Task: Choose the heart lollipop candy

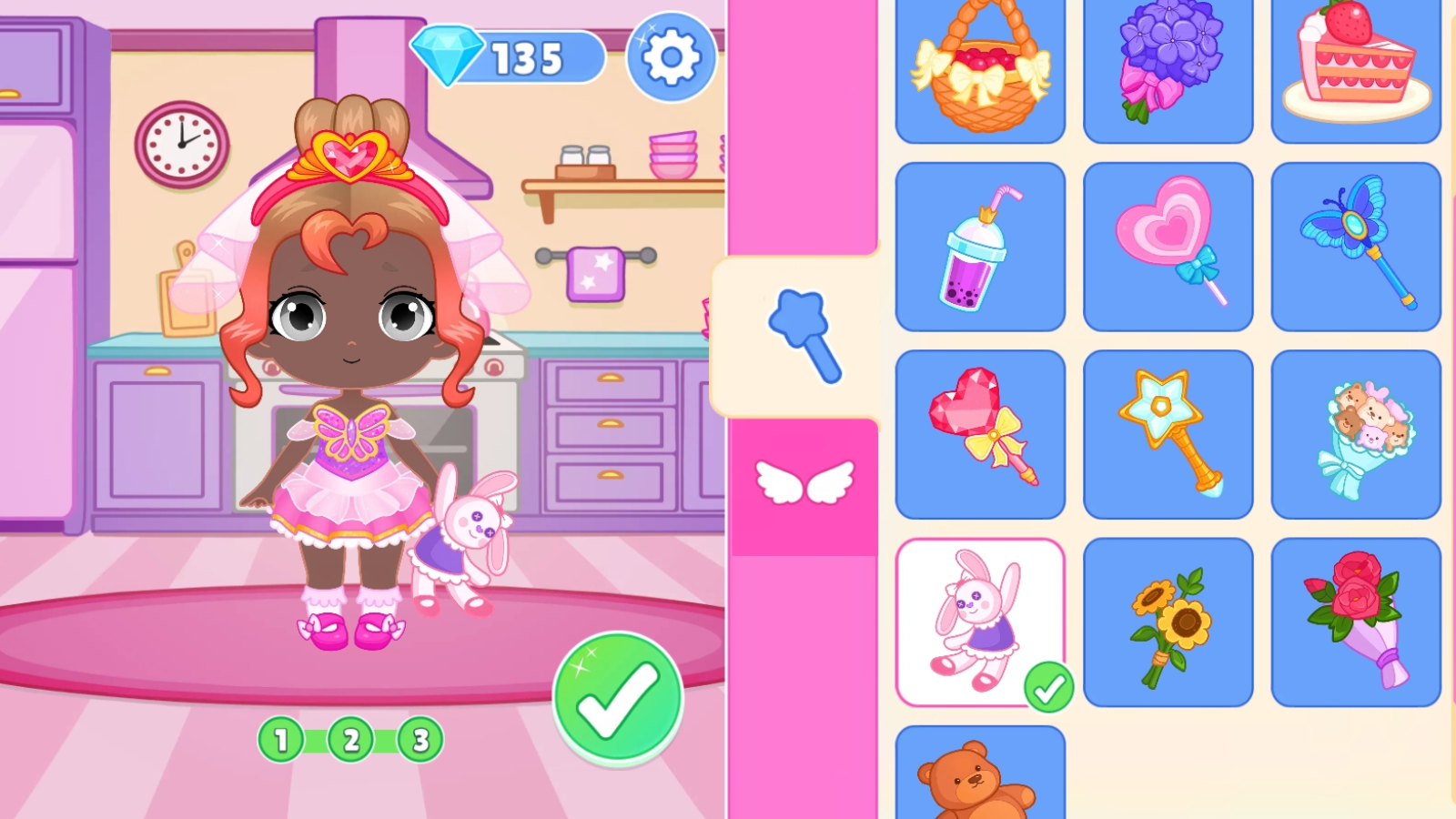Action: (x=1168, y=244)
